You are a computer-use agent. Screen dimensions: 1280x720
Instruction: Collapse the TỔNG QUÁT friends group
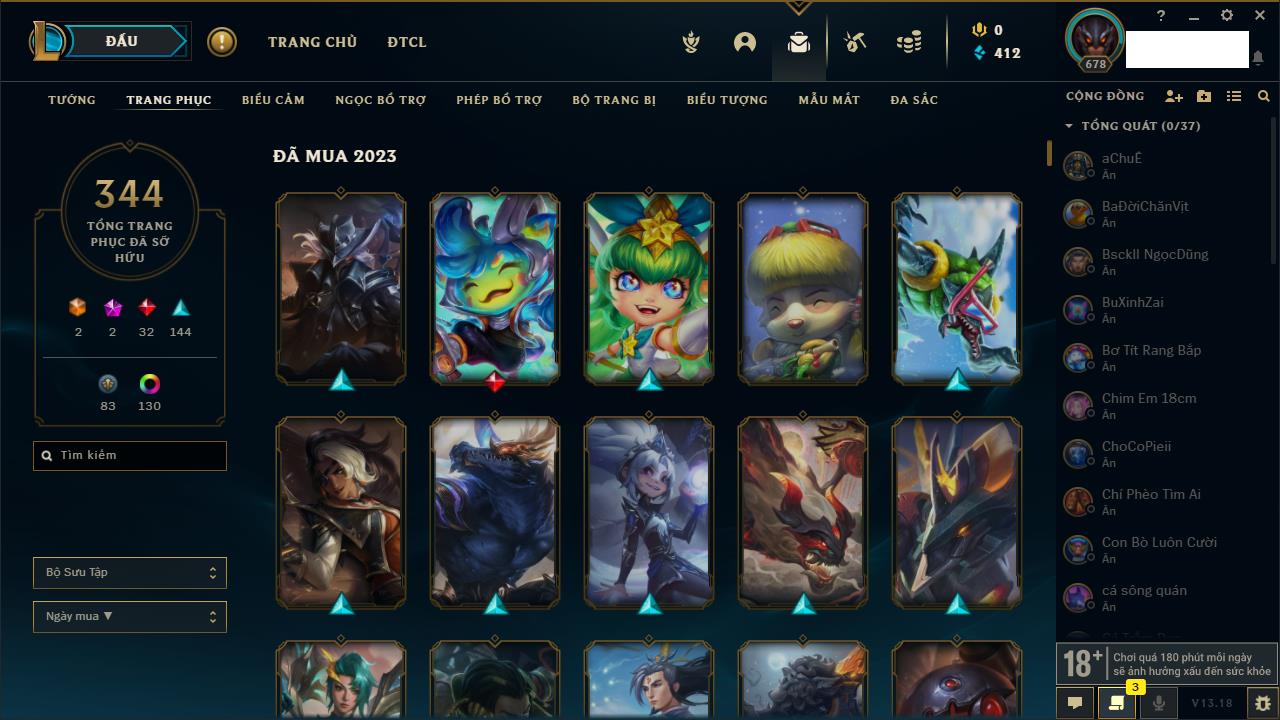coord(1069,126)
